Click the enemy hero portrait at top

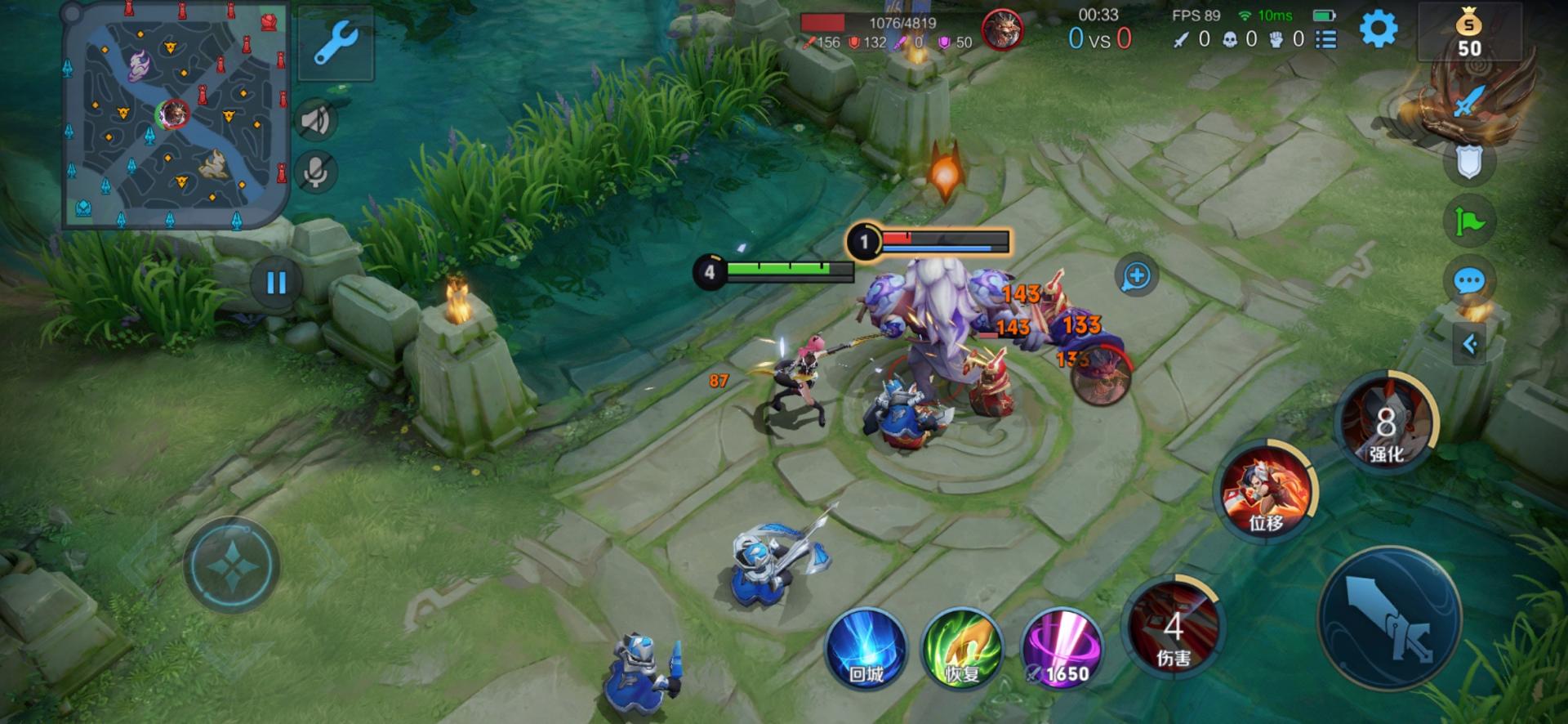point(1001,31)
